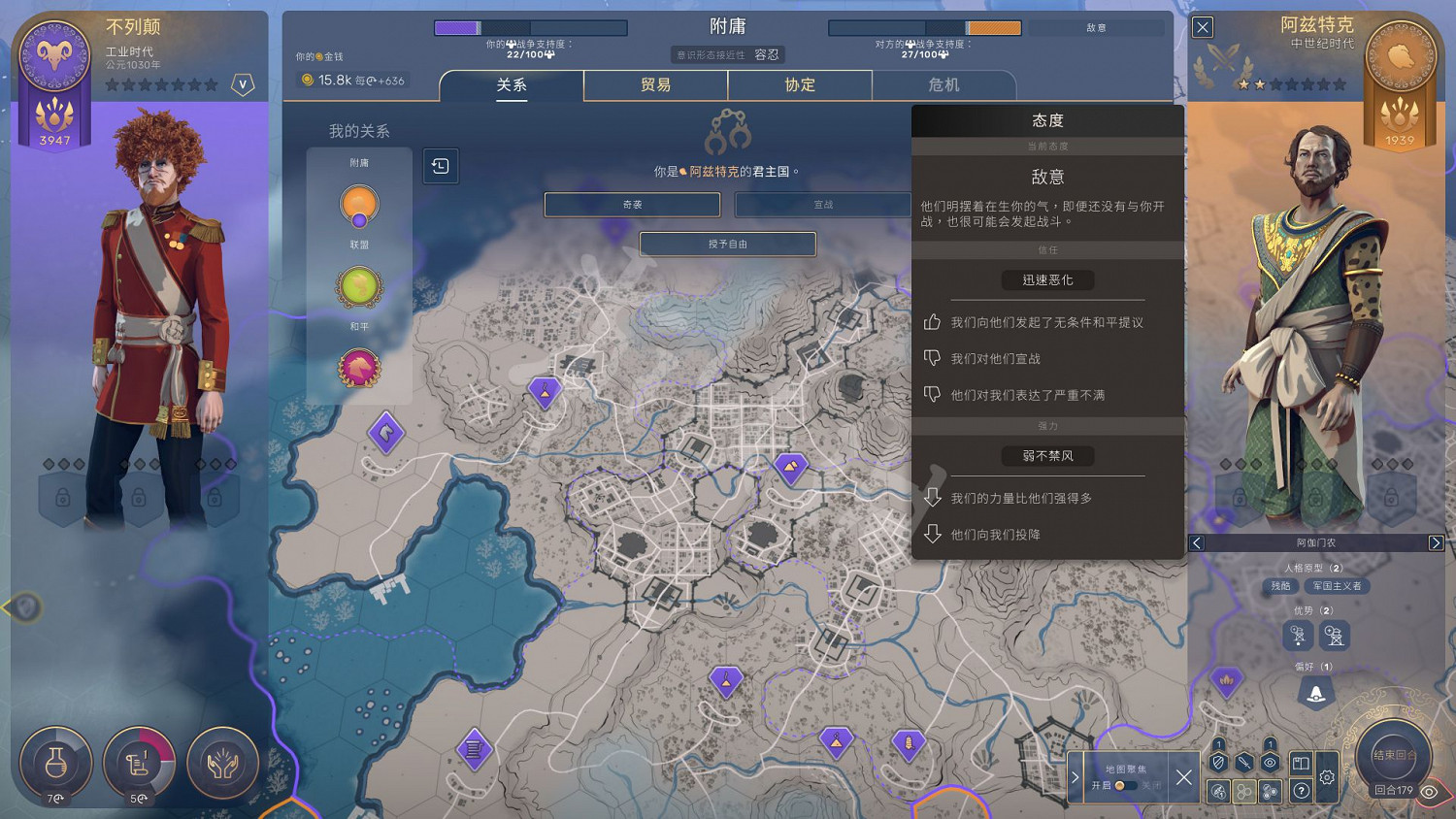Click the arrow next to 阿伽门农 name bar

[x=1438, y=542]
